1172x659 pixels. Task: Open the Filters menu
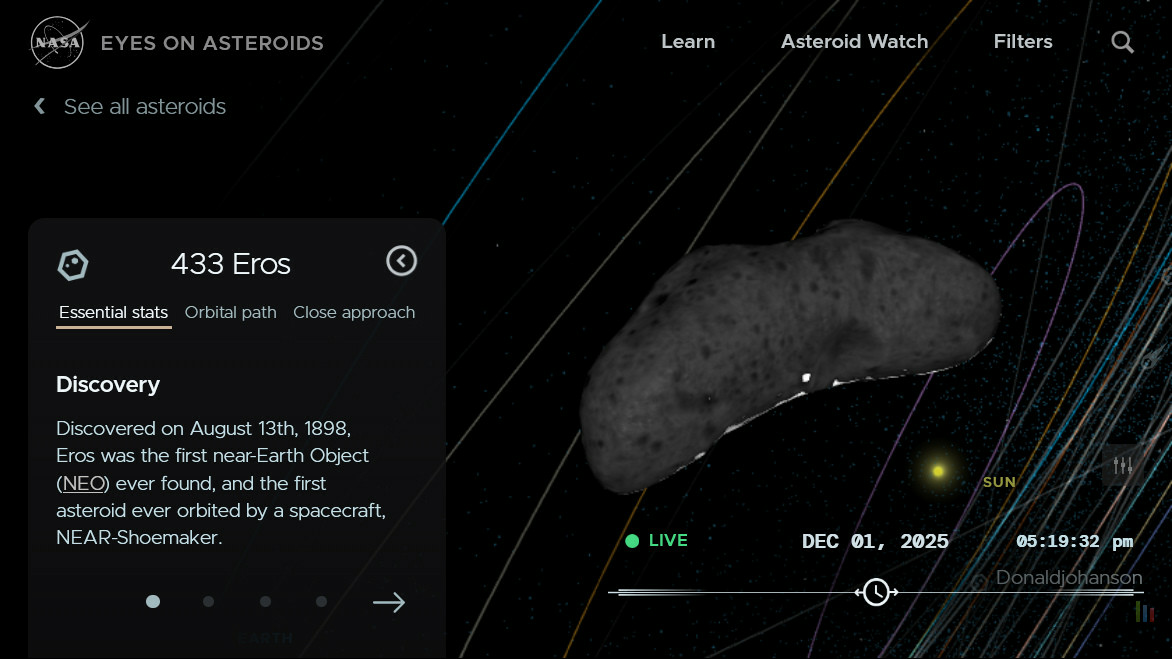point(1022,42)
